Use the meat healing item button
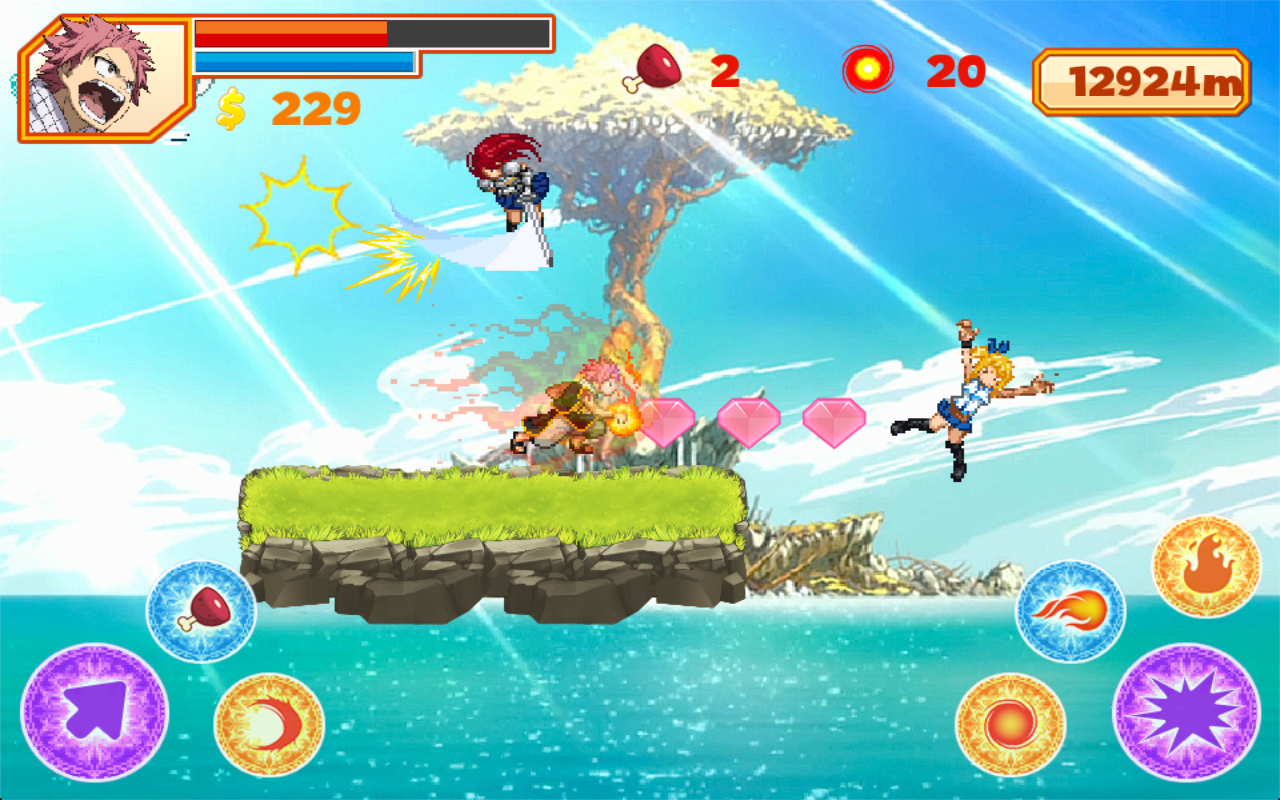This screenshot has height=800, width=1280. pyautogui.click(x=201, y=612)
